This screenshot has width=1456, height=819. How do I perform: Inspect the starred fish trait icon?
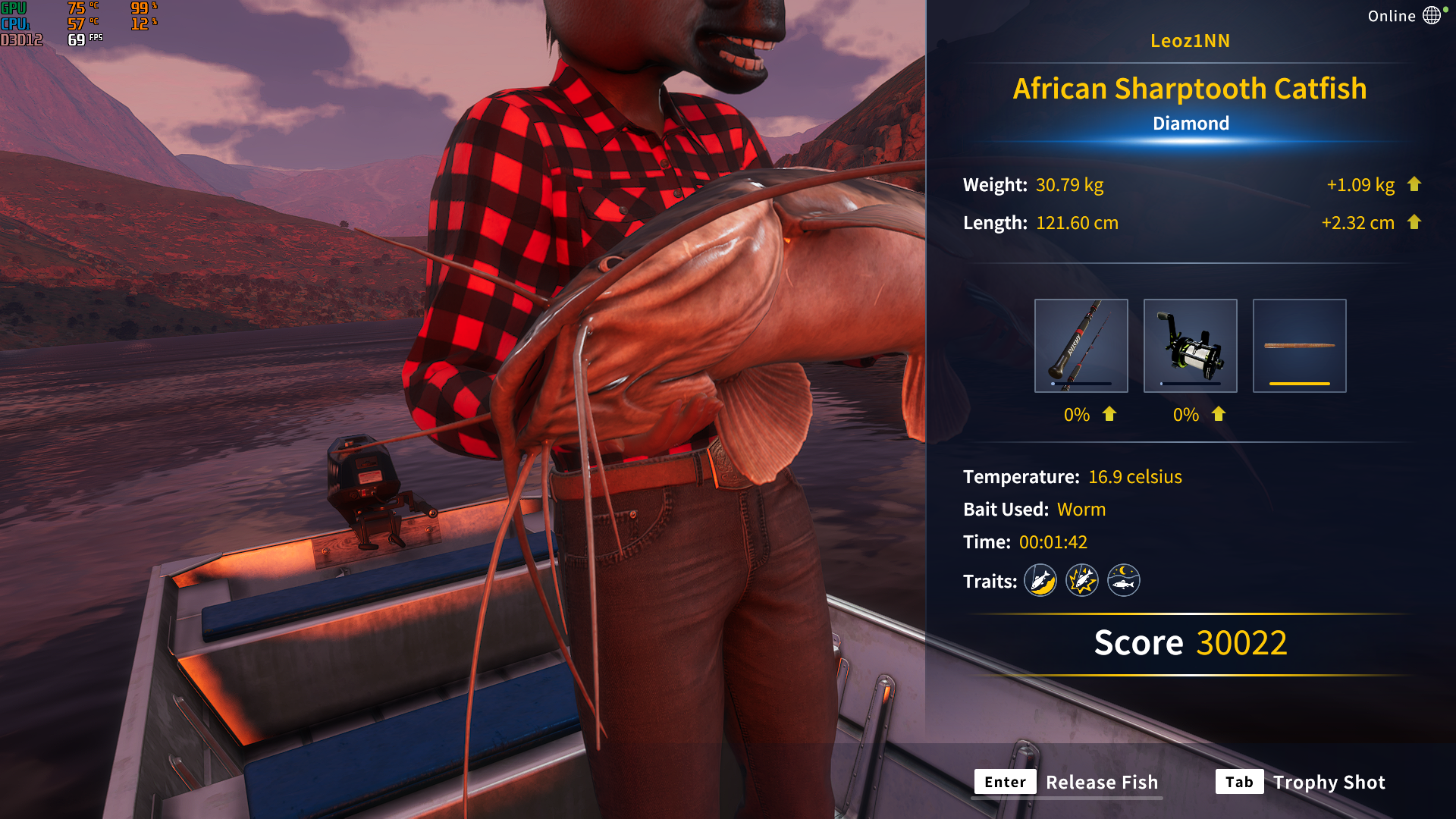click(x=1082, y=581)
